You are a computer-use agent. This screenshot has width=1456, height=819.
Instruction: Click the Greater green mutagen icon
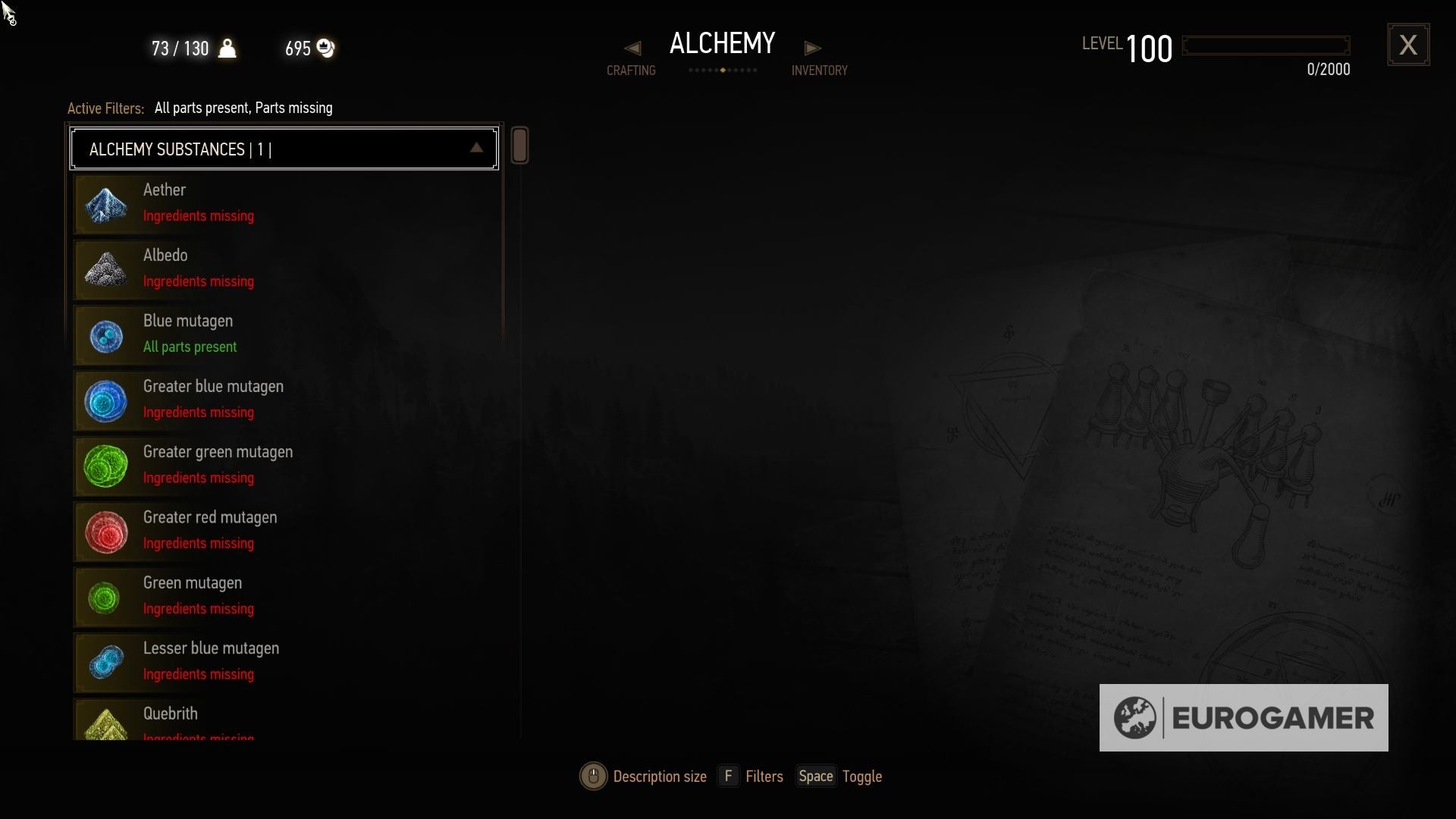106,466
